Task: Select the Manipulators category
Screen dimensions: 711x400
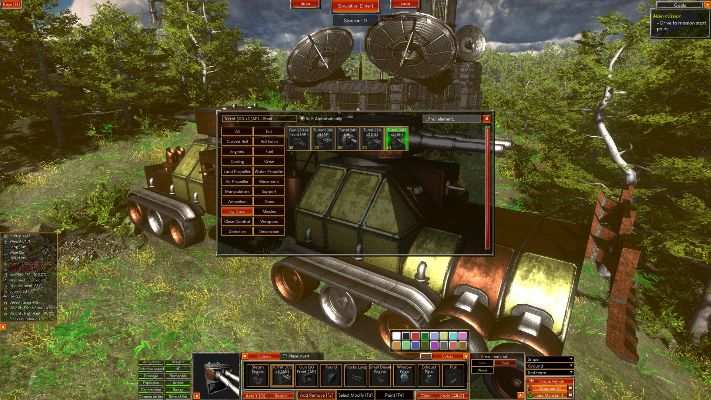Action: point(236,191)
